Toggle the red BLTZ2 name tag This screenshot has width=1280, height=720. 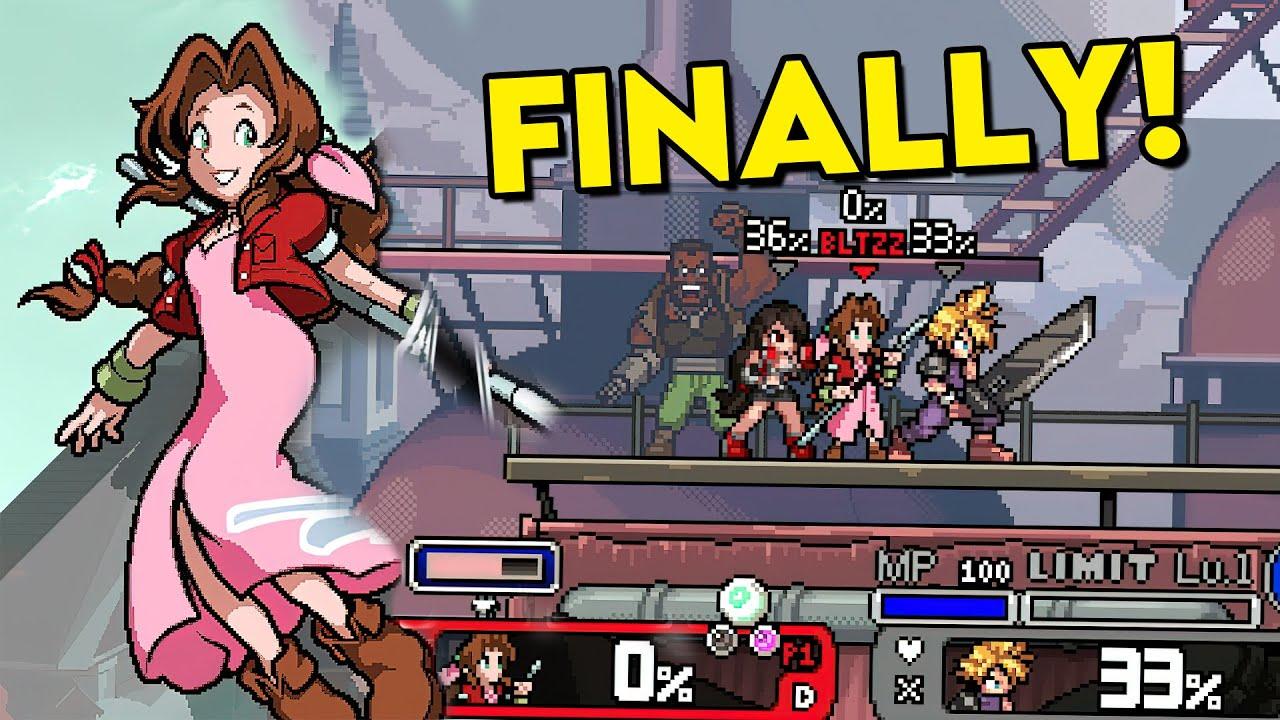point(862,241)
